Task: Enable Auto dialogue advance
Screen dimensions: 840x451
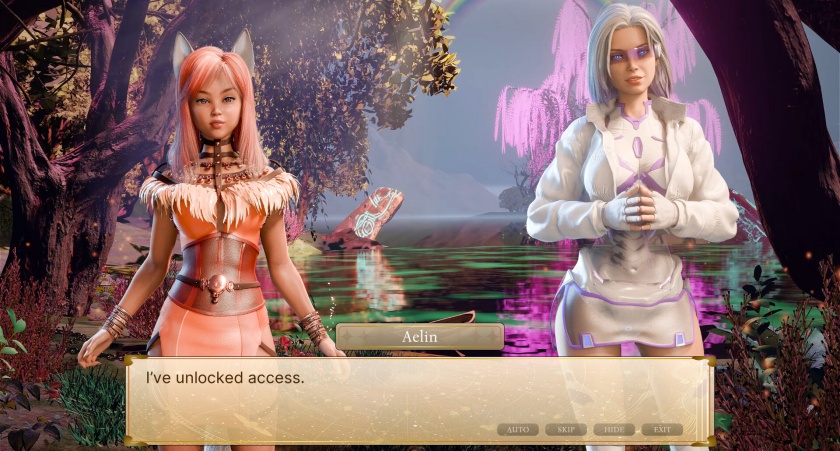Action: pyautogui.click(x=517, y=429)
